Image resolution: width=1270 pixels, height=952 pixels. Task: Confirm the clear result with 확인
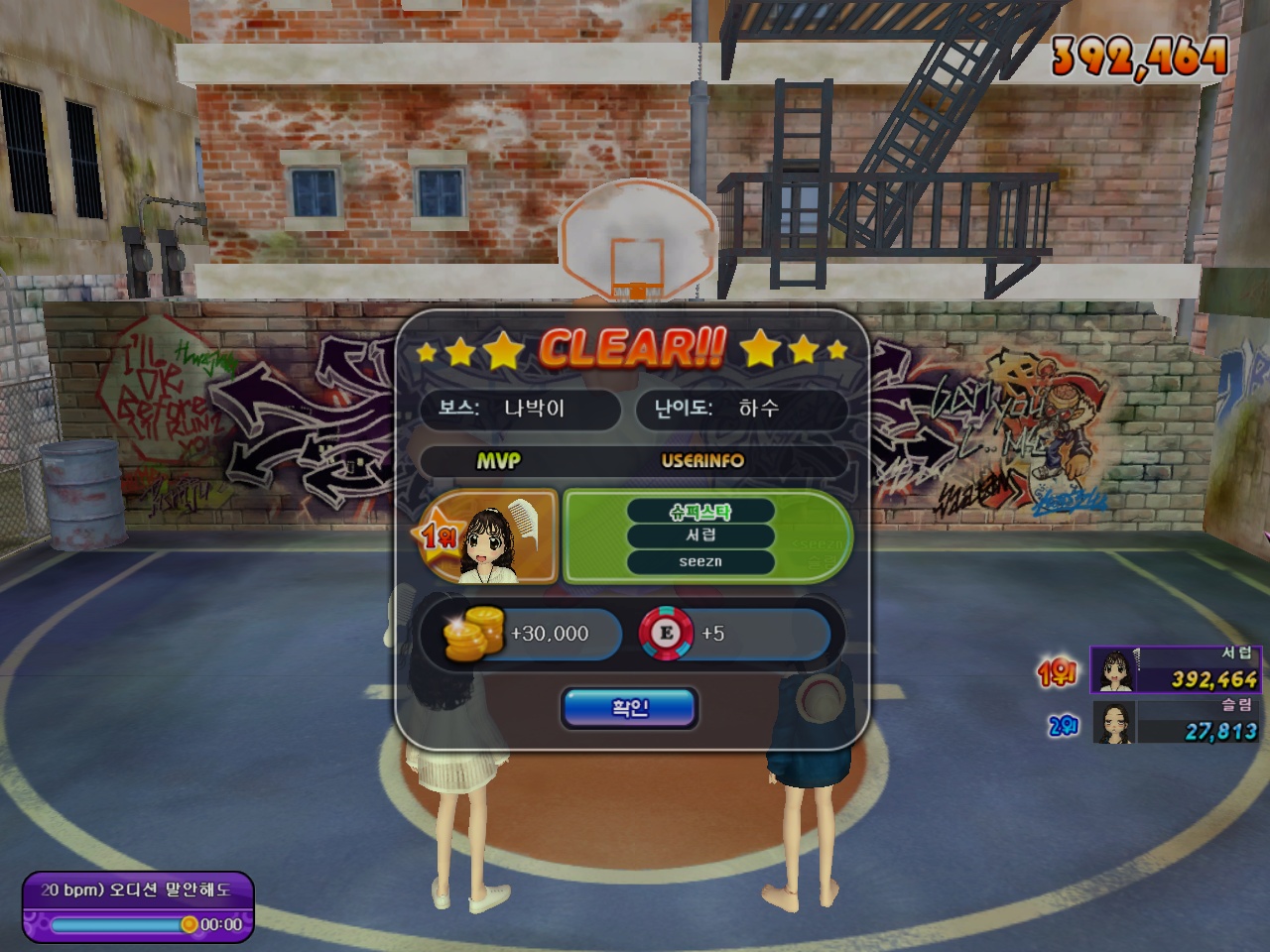[630, 708]
